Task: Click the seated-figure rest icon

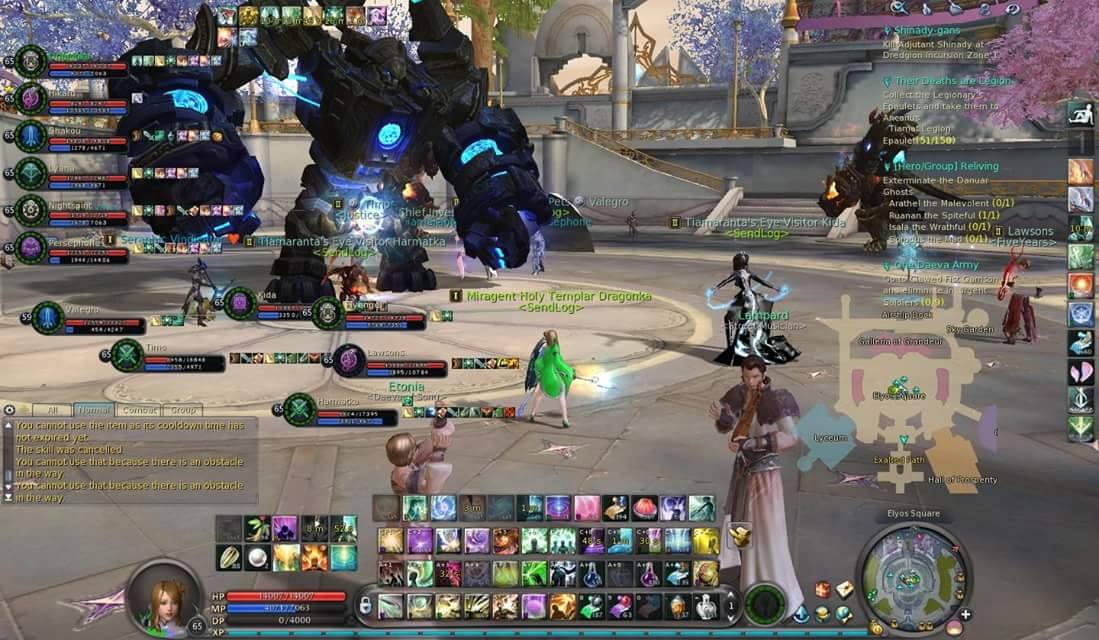Action: (x=1080, y=114)
